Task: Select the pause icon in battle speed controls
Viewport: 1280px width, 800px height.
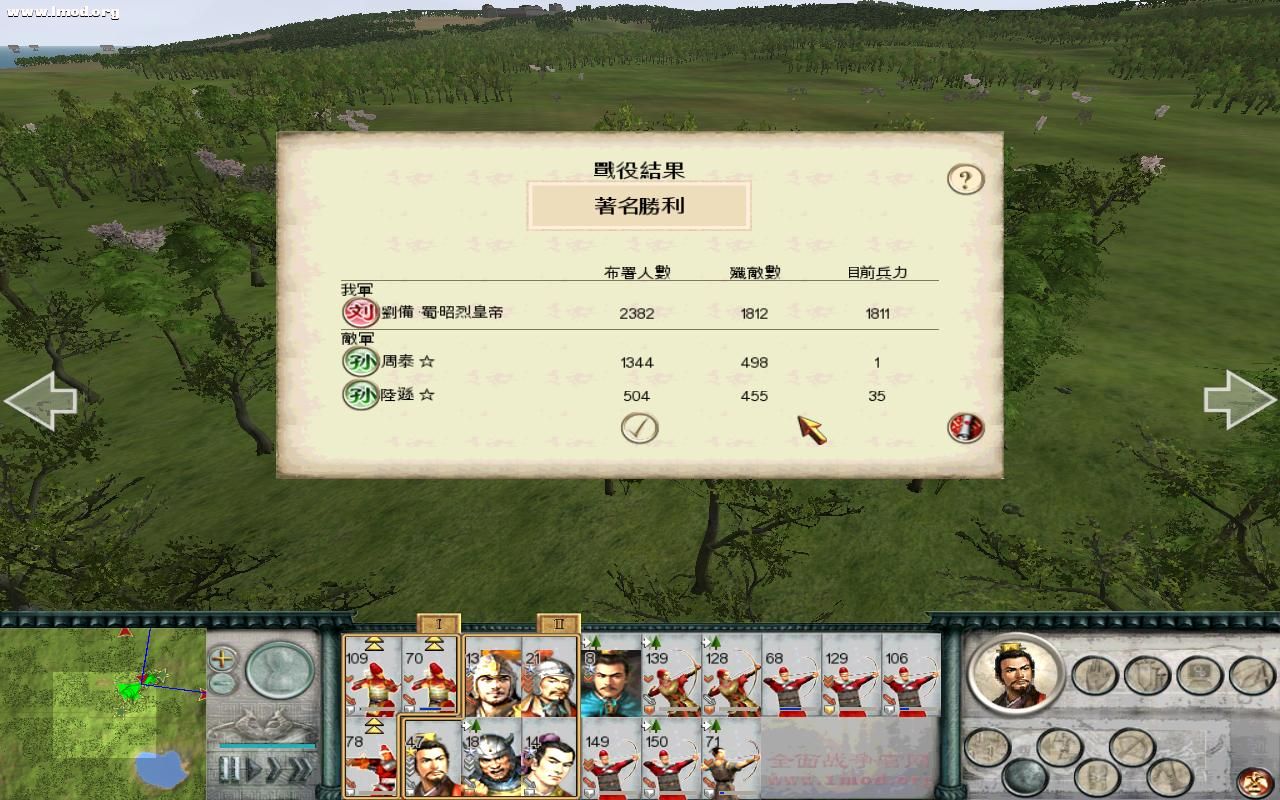Action: (229, 768)
